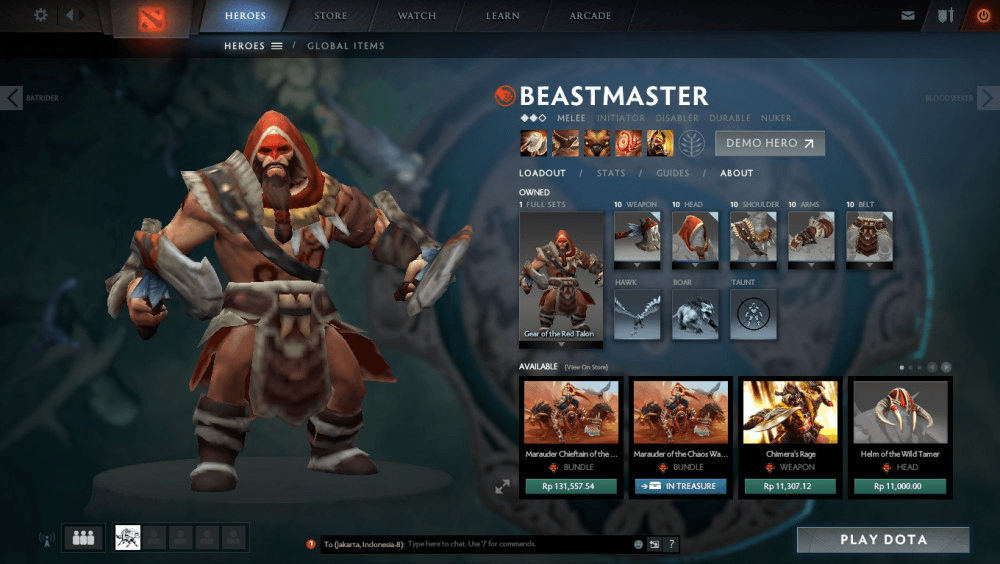Open the Store tab
The image size is (1000, 564).
tap(331, 16)
